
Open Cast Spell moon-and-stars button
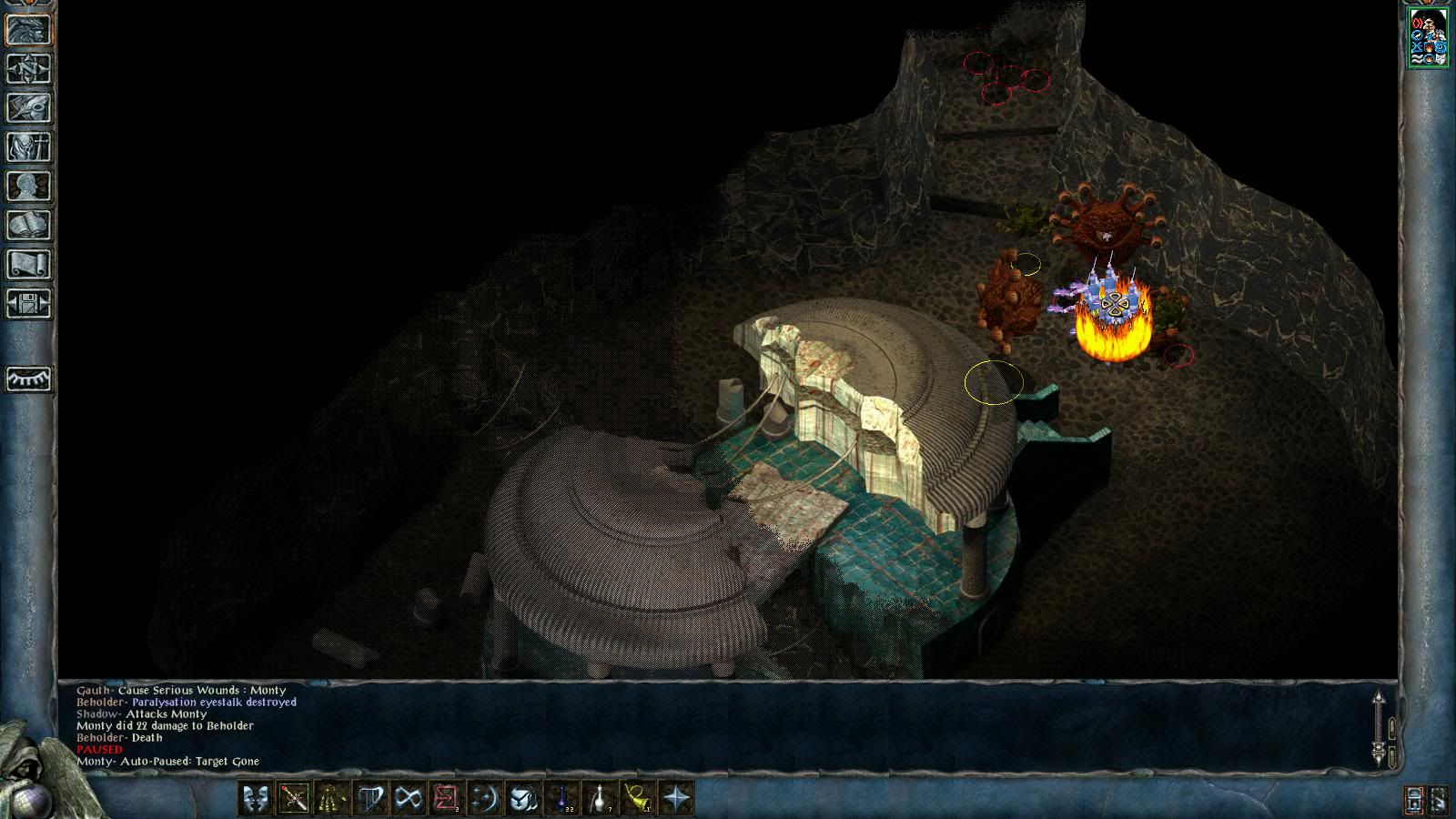484,798
